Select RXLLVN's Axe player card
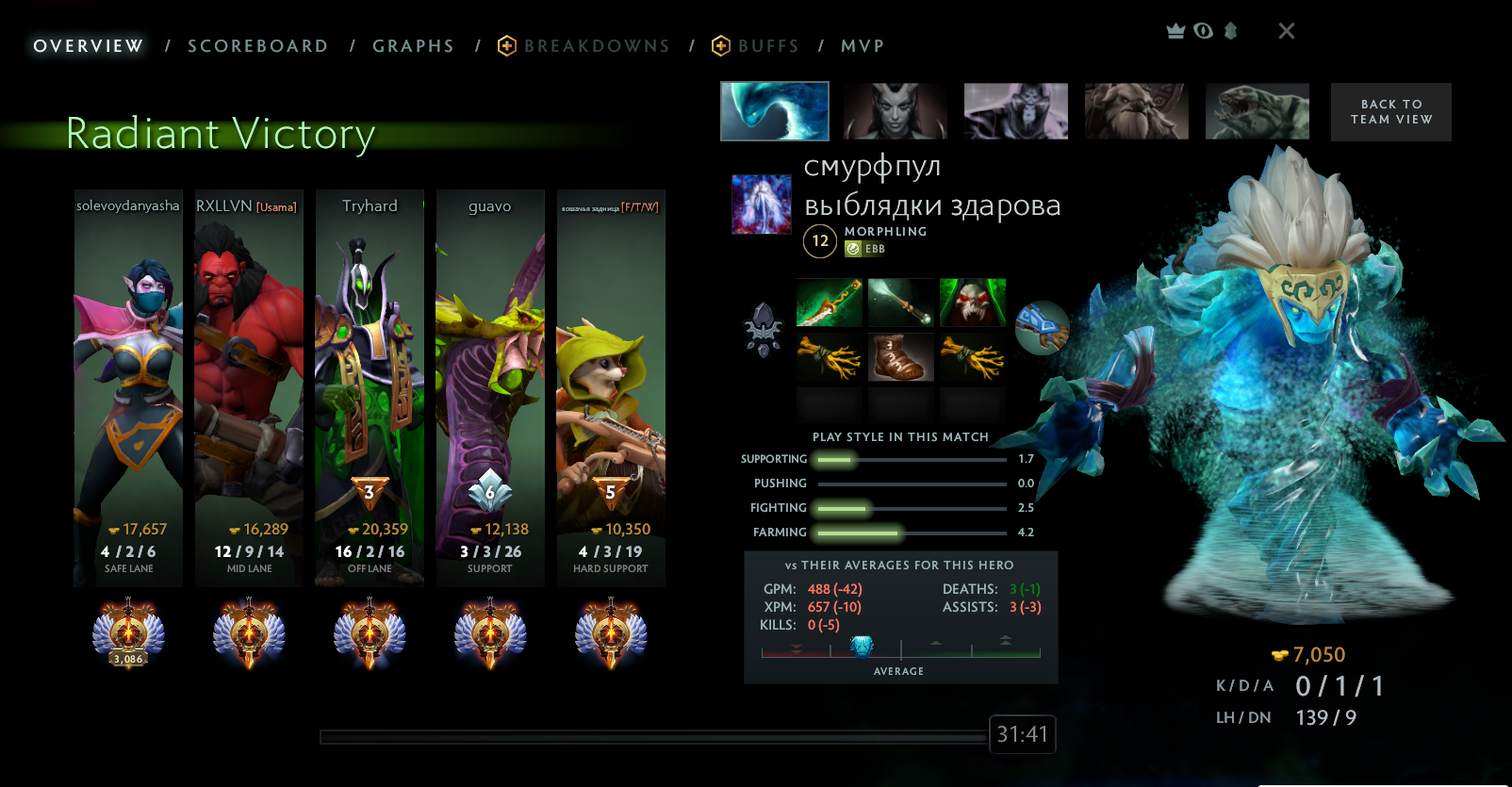Screen dimensions: 1512x787 point(249,386)
